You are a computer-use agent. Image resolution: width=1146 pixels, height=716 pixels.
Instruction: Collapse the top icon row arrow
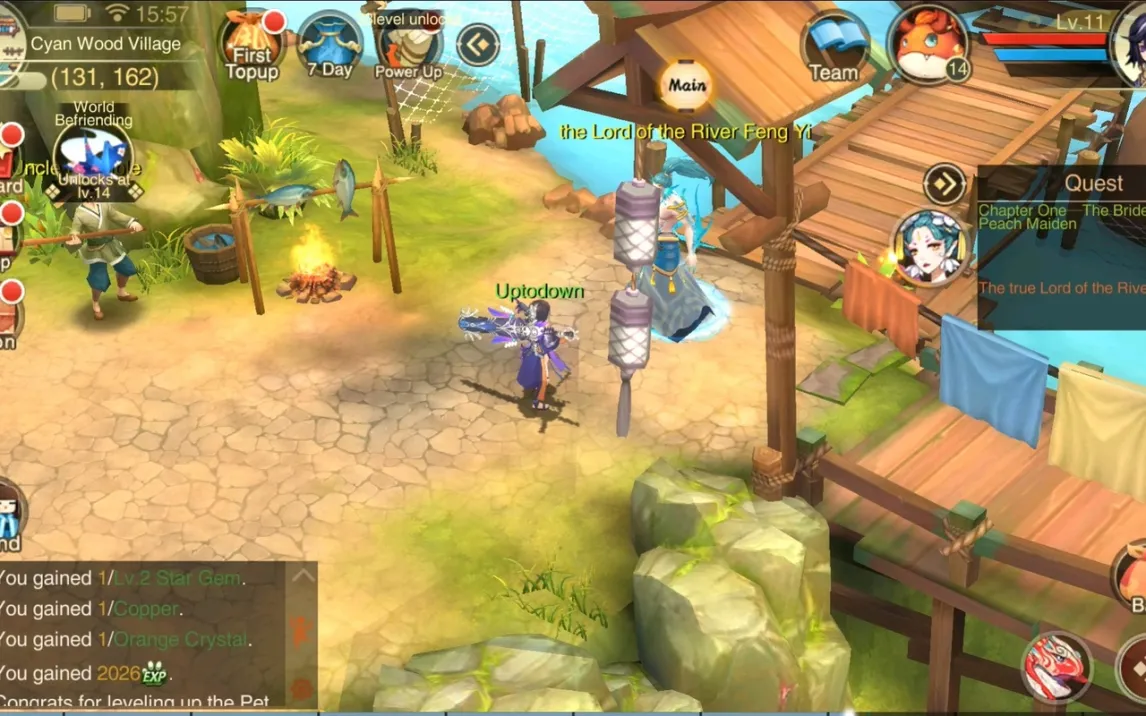(478, 45)
